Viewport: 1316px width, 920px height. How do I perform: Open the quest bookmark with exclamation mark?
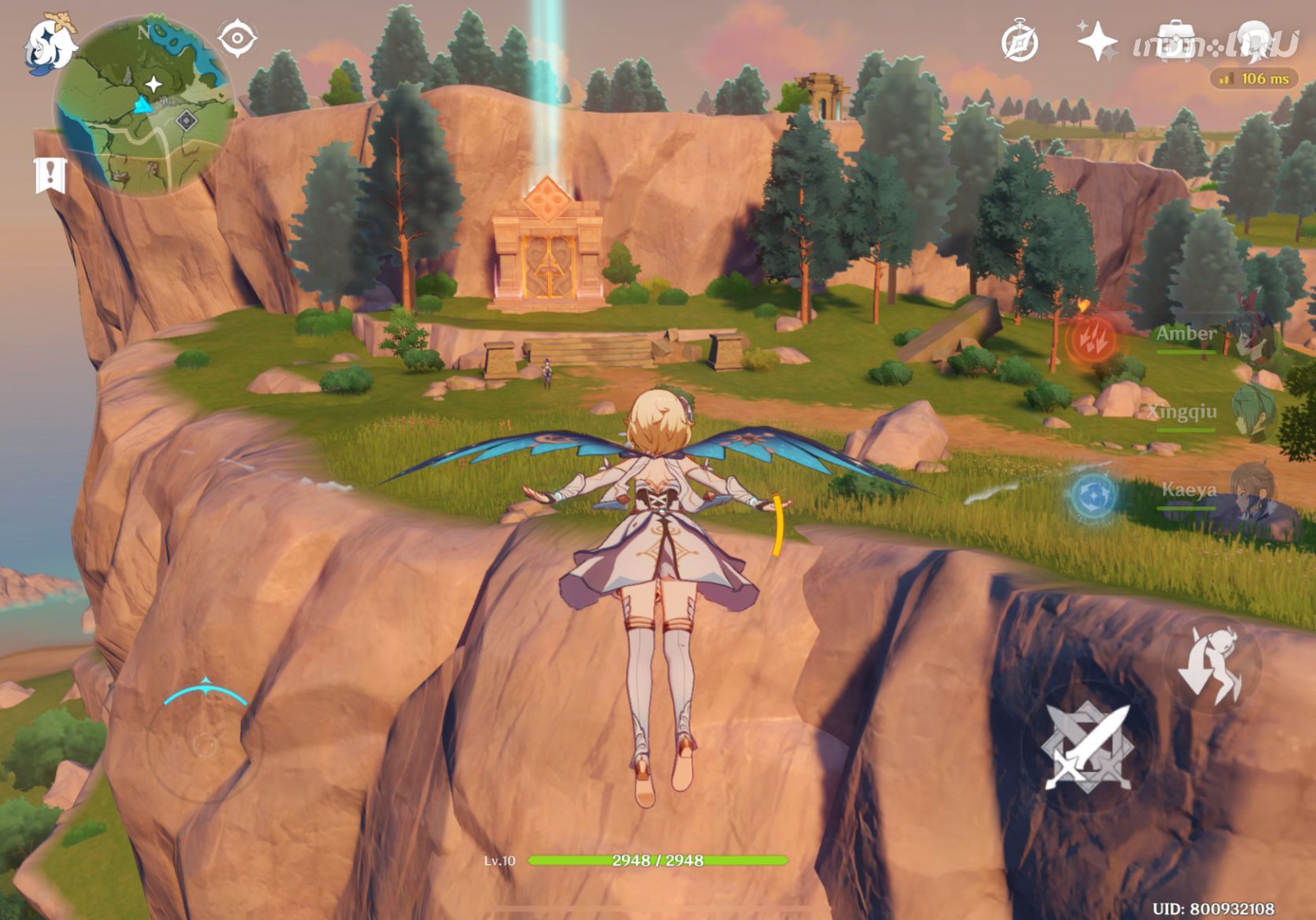50,174
